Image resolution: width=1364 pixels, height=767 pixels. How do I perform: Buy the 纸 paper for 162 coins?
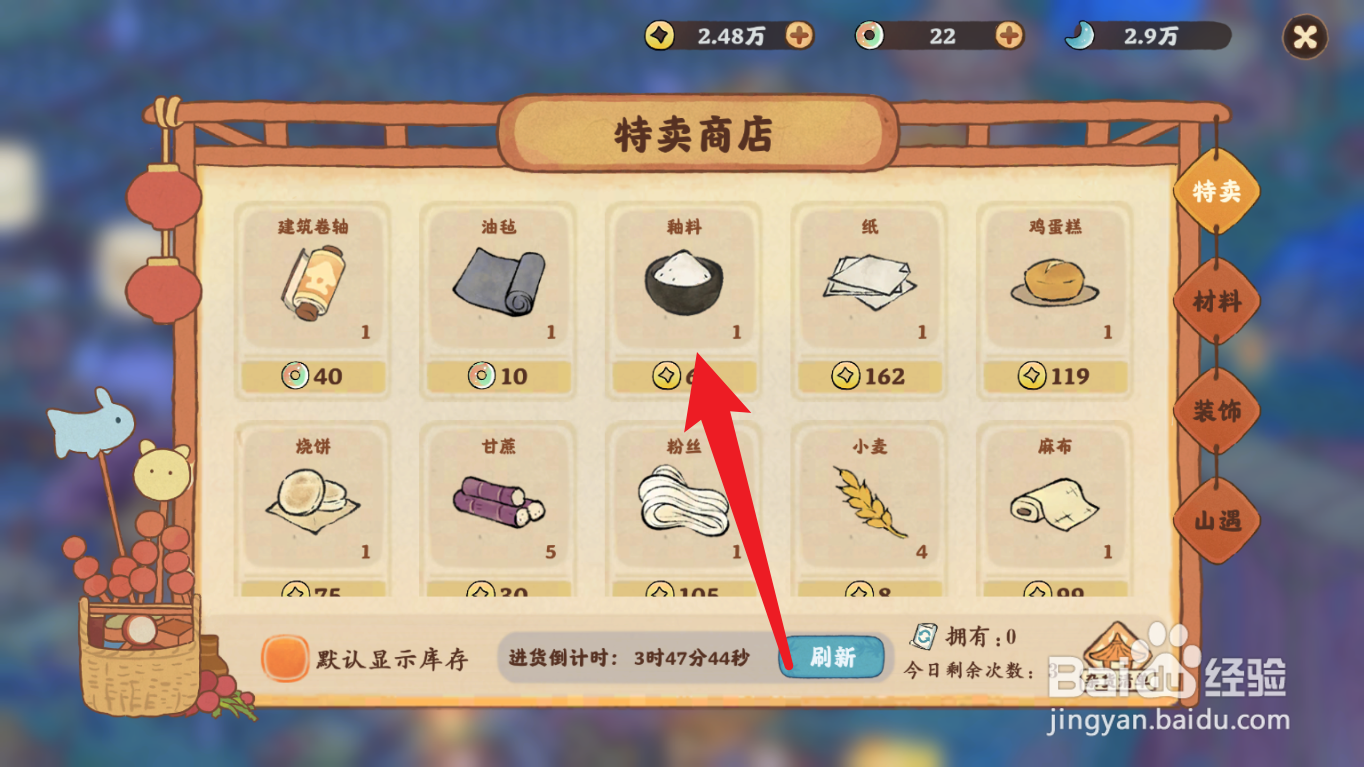[x=869, y=377]
